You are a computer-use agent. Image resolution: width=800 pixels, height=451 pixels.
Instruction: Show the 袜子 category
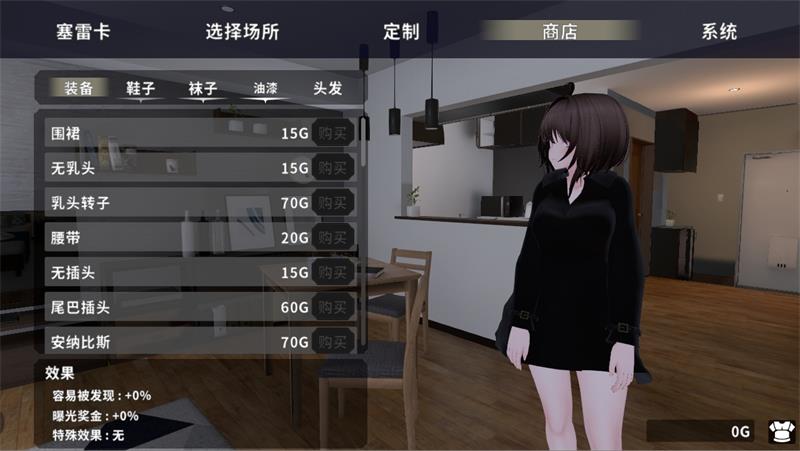pyautogui.click(x=203, y=88)
